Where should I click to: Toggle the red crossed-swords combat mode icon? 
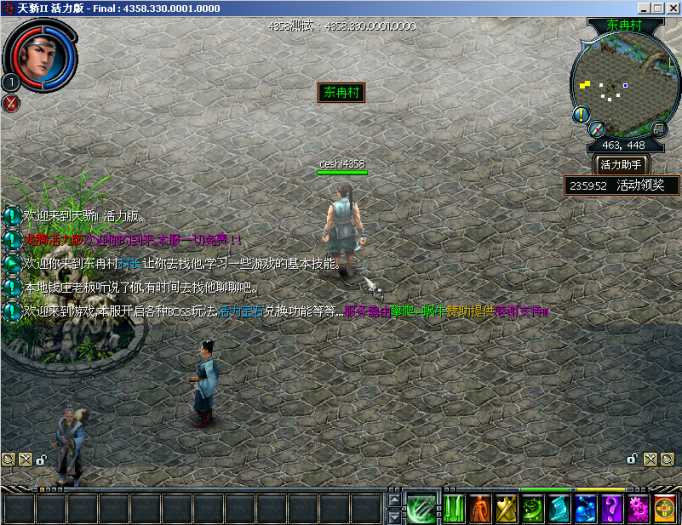tap(11, 103)
